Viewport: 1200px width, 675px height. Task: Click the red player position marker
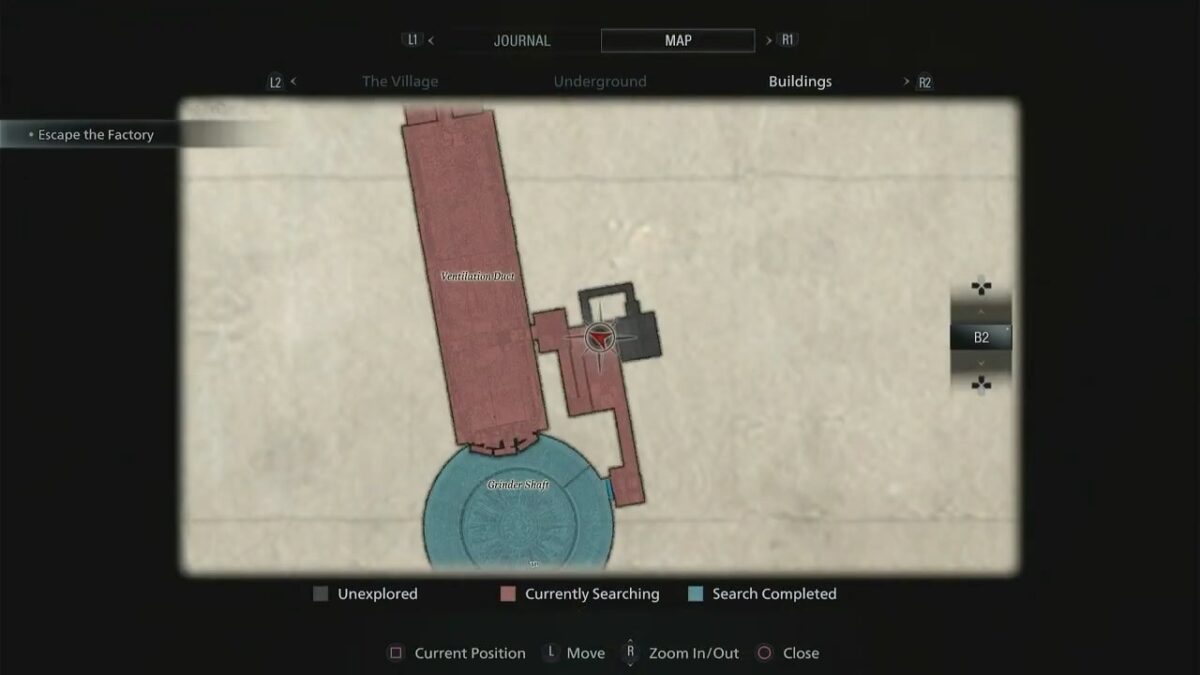click(598, 340)
